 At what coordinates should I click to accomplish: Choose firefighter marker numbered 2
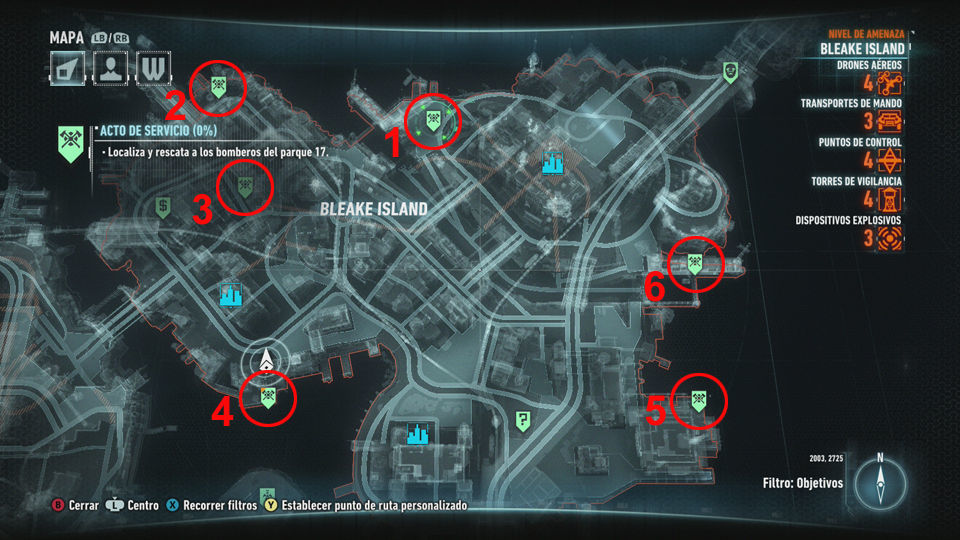(x=217, y=87)
